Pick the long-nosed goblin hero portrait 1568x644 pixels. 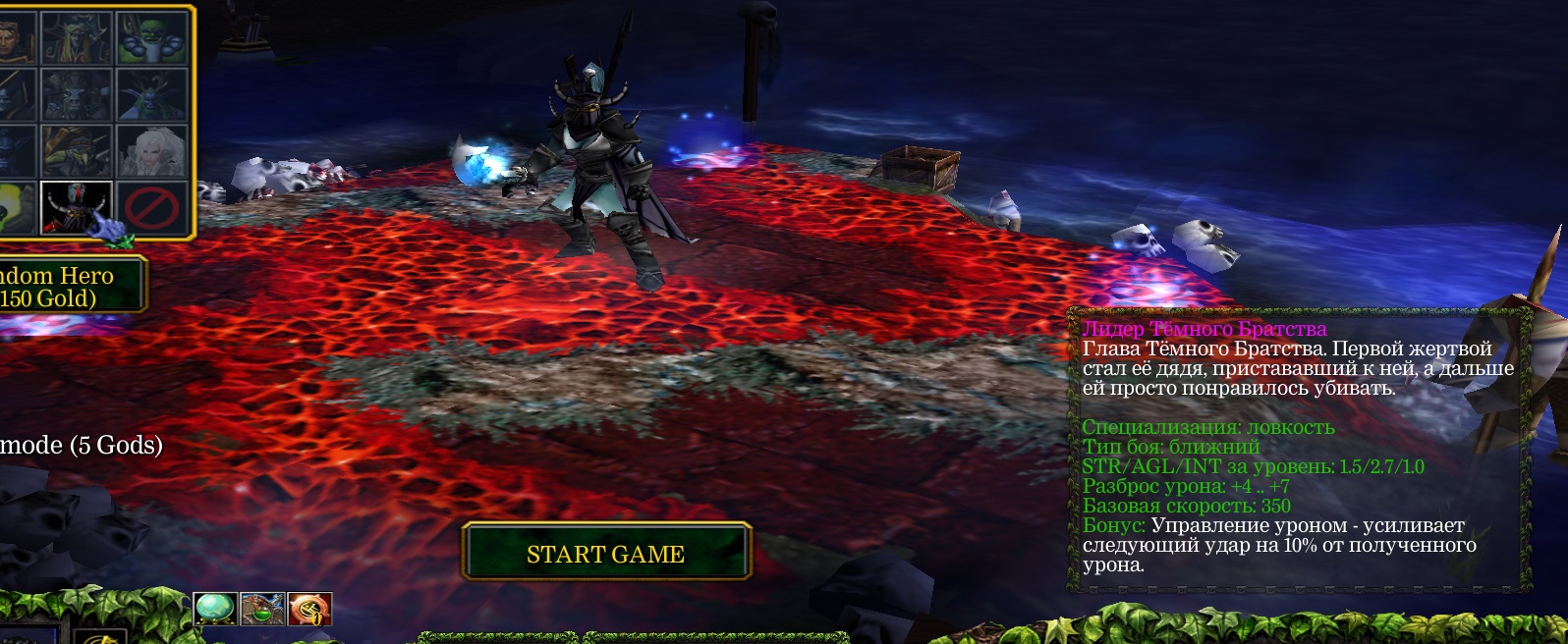tap(77, 151)
